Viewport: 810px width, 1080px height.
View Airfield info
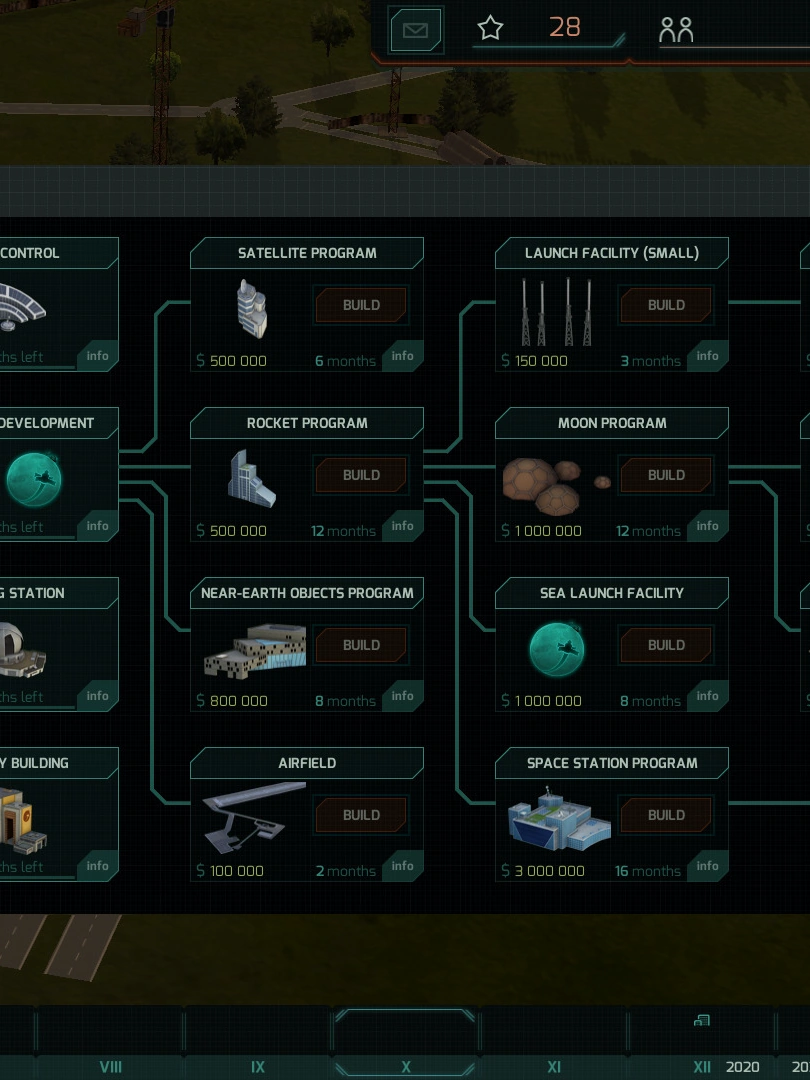click(x=403, y=866)
